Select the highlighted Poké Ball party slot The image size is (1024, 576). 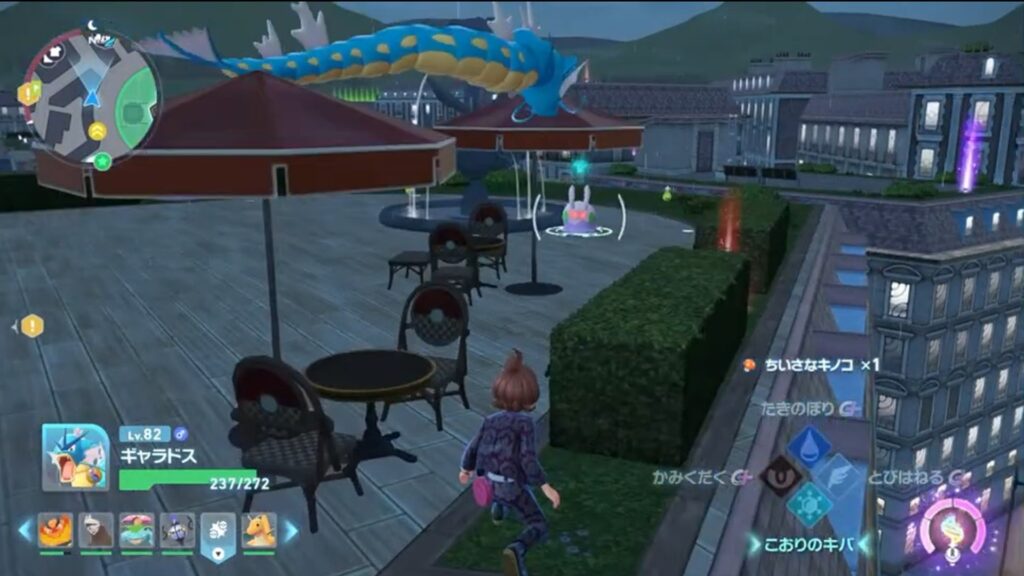[218, 531]
